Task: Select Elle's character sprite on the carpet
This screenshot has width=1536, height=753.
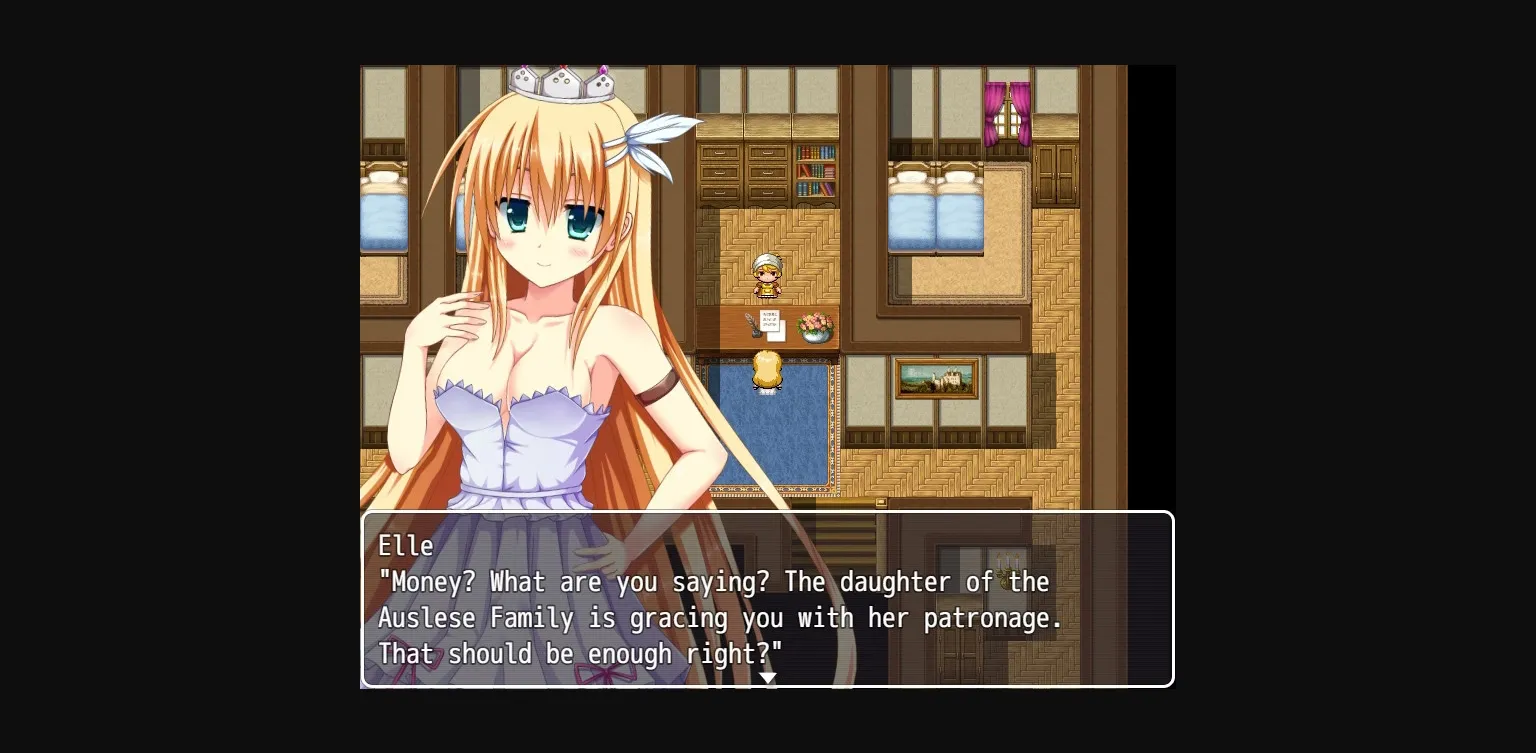Action: (x=766, y=372)
